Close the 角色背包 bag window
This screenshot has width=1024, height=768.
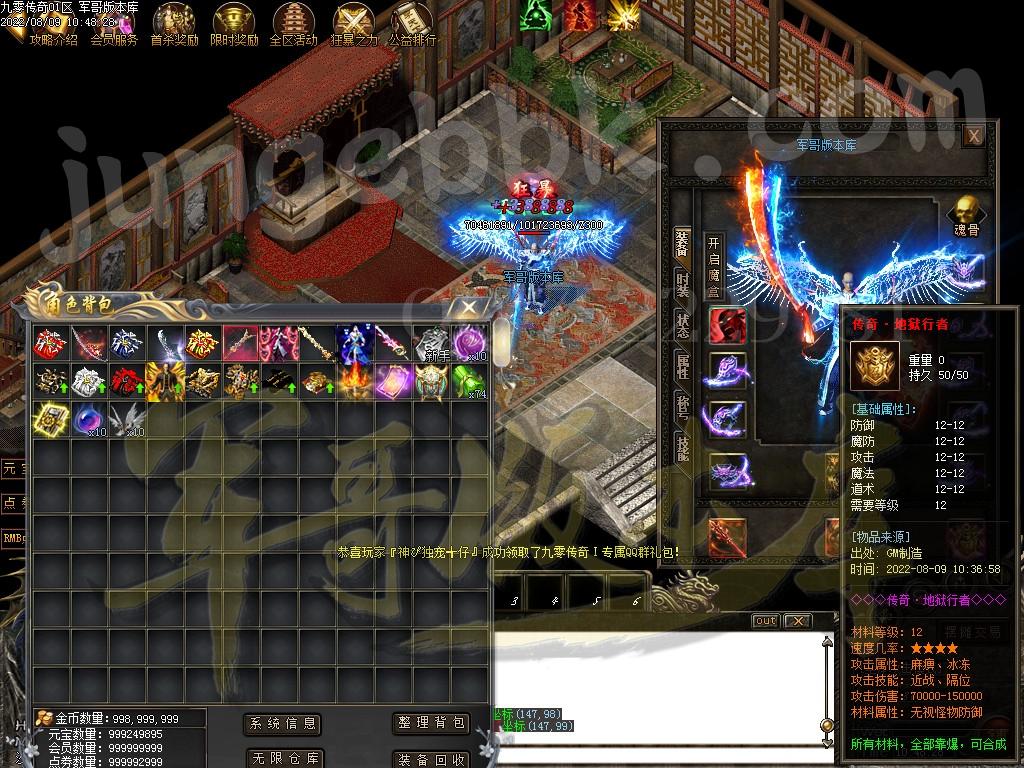coord(467,308)
